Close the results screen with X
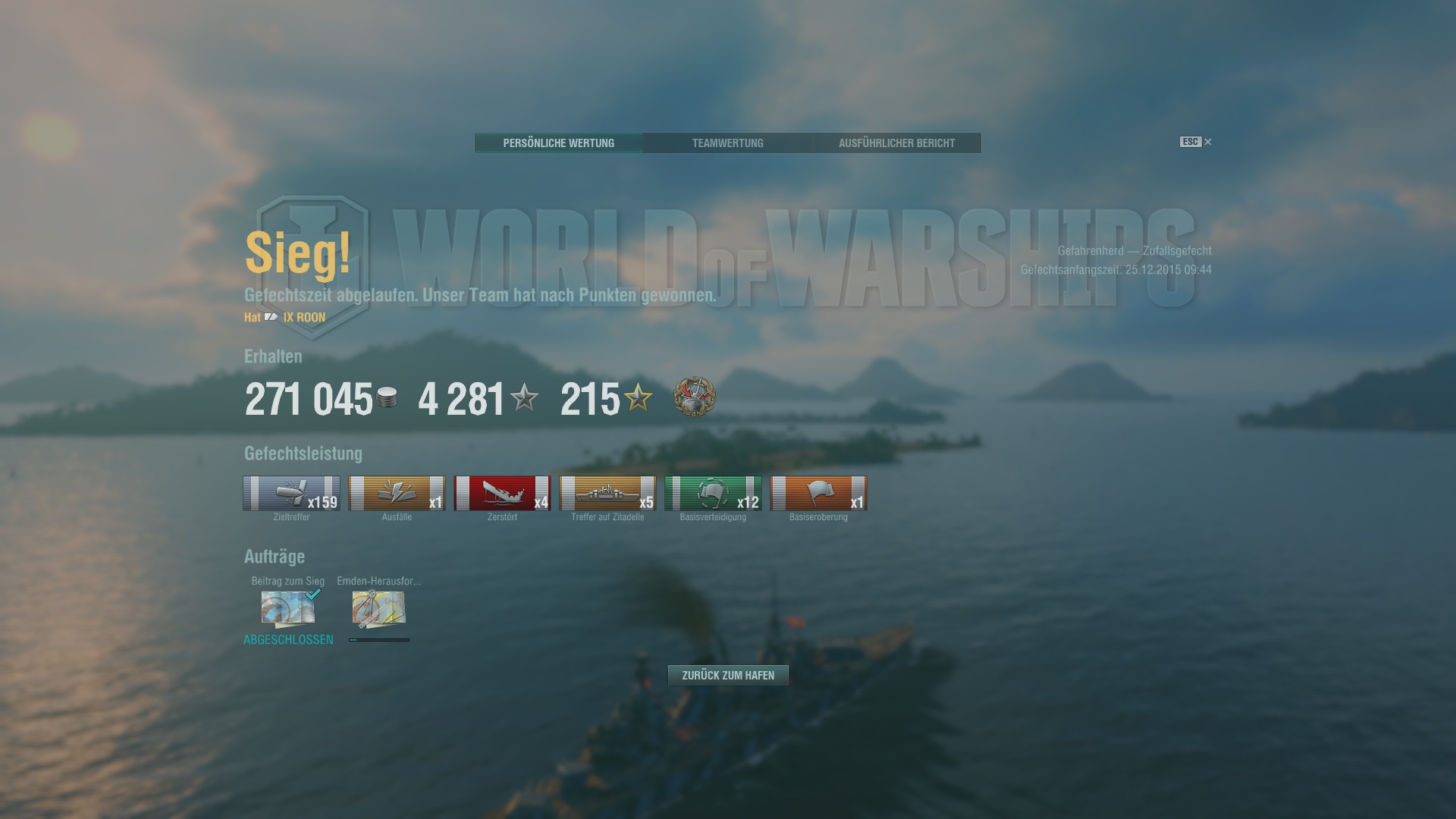 click(x=1208, y=142)
